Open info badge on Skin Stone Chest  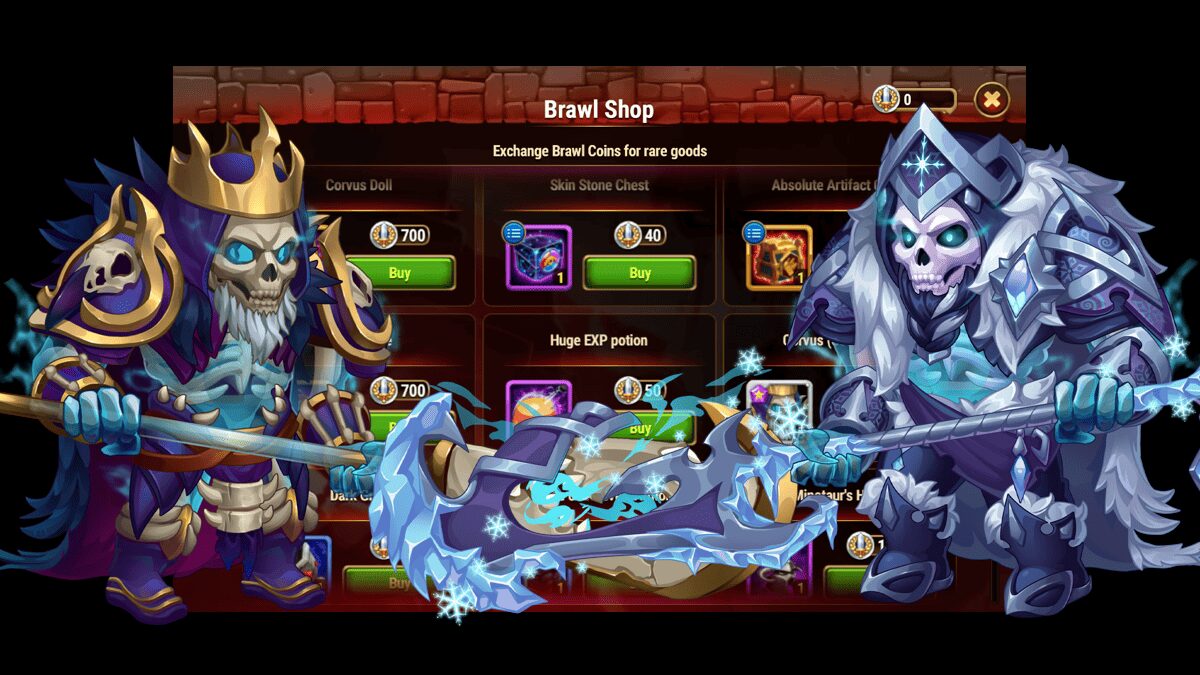[x=513, y=233]
